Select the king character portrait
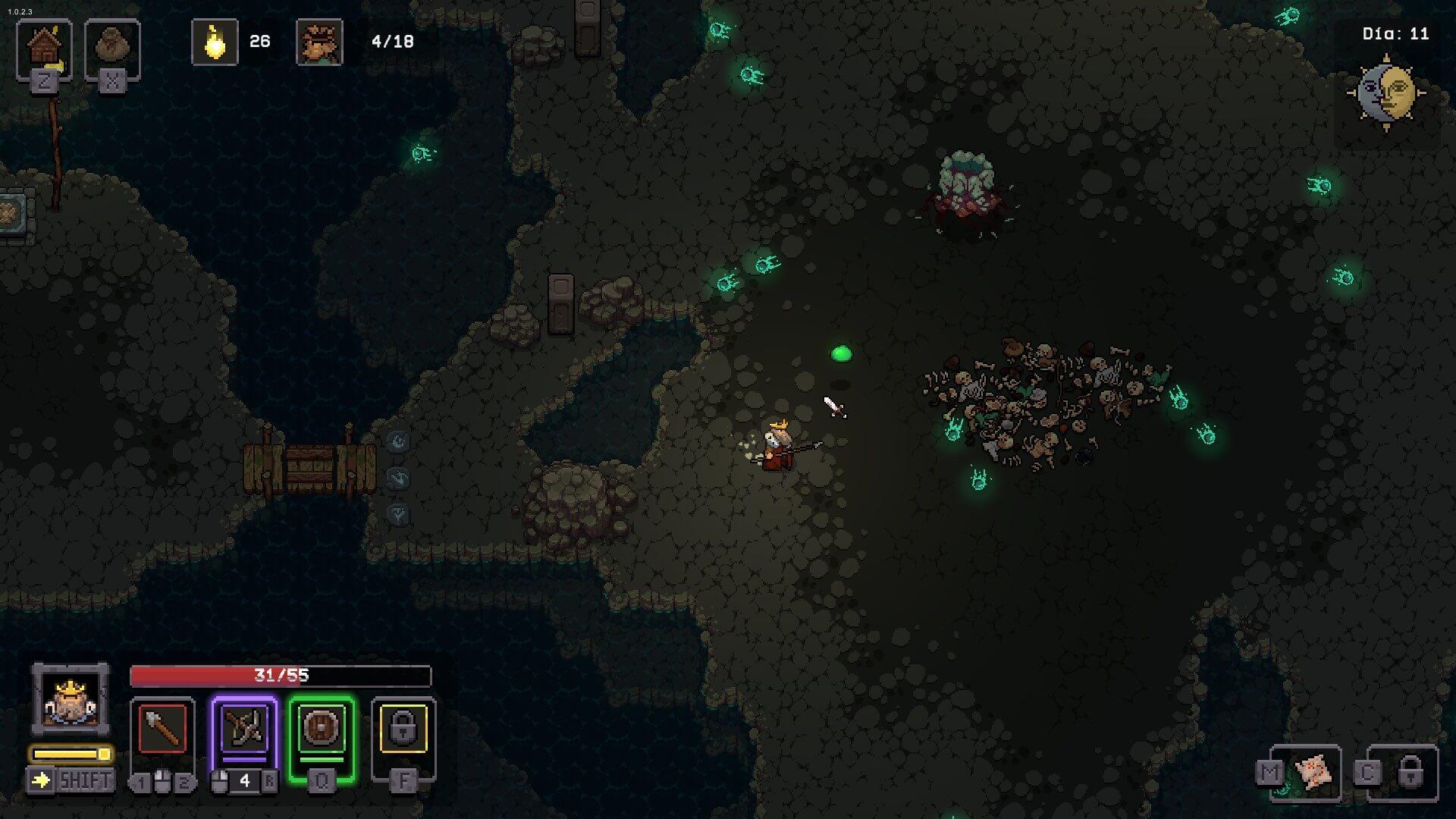The height and width of the screenshot is (819, 1456). point(70,699)
